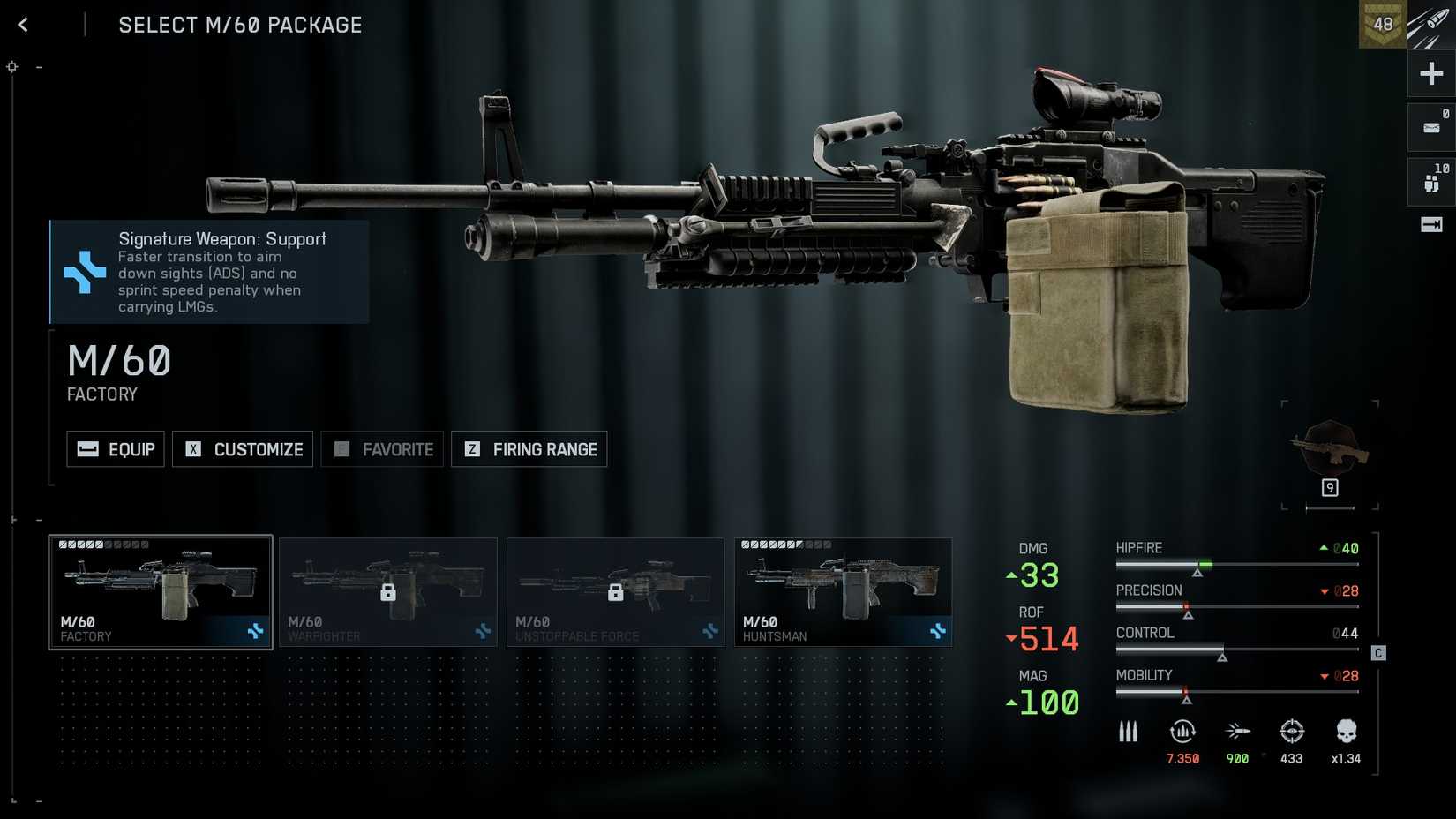
Task: Pick the locked Unstoppable Force package
Action: click(x=616, y=592)
